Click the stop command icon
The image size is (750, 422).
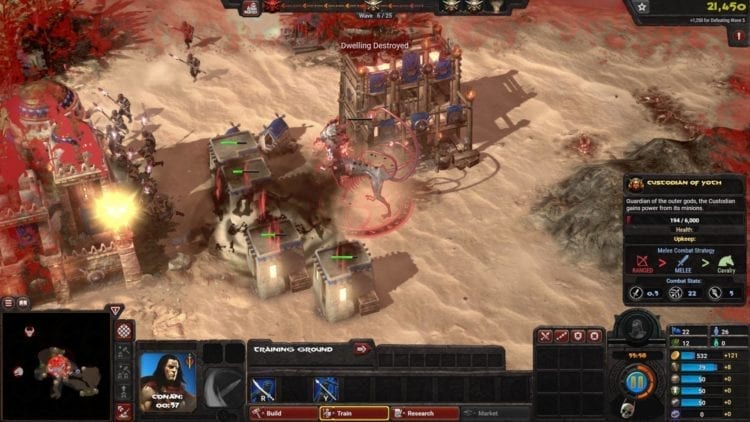click(594, 336)
